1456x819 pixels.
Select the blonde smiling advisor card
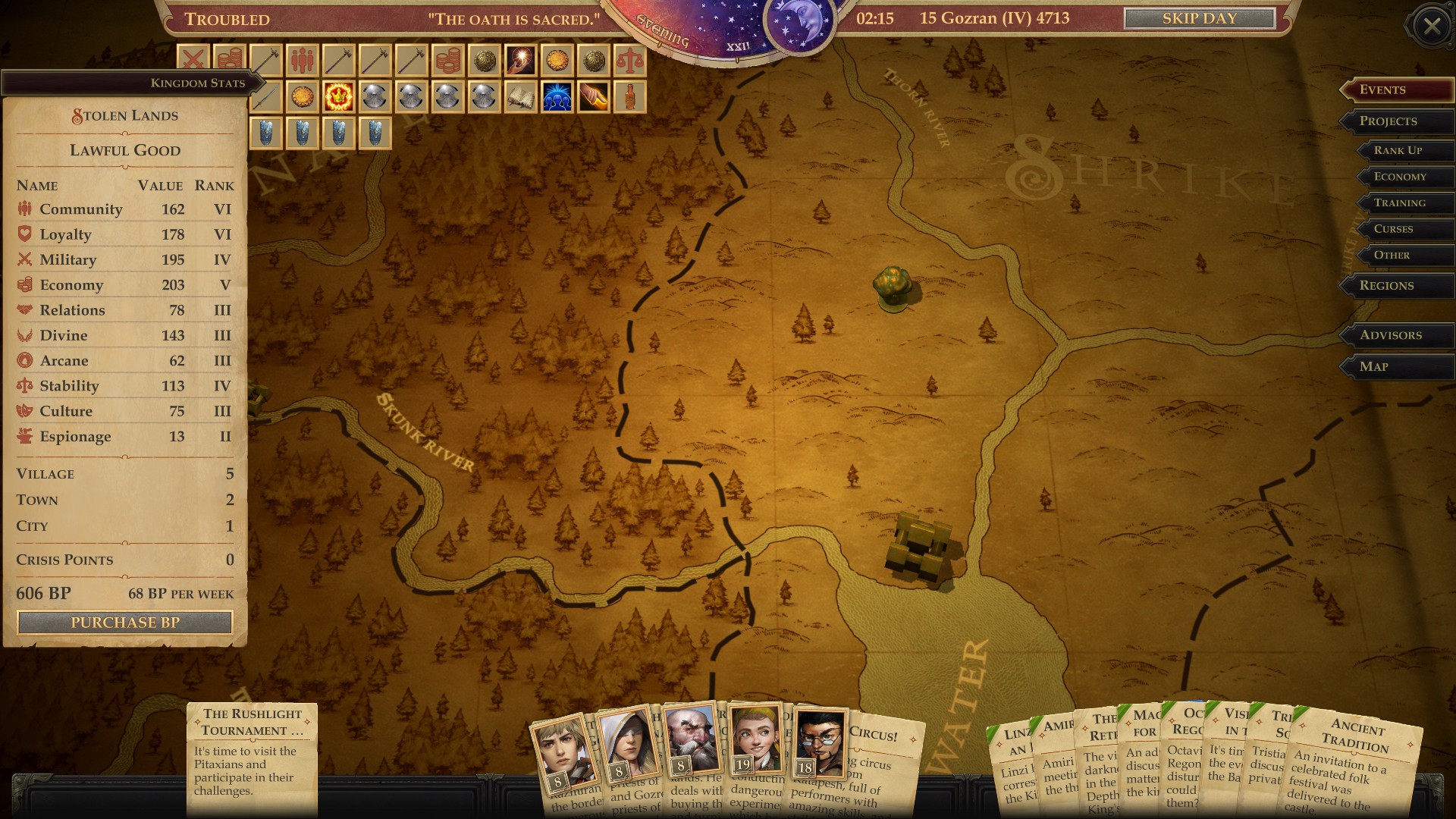pos(755,739)
